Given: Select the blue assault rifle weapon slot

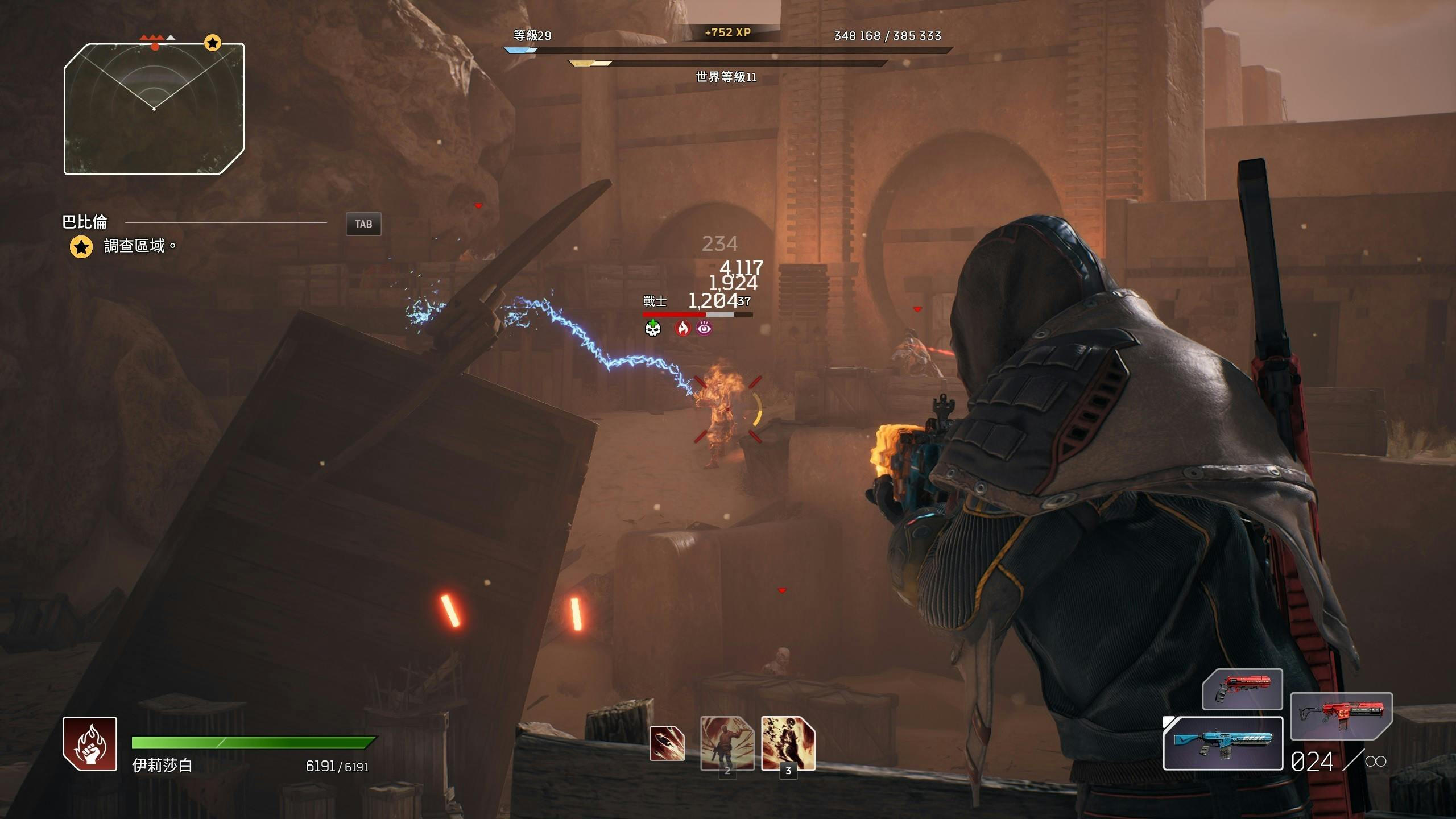Looking at the screenshot, I should click(1223, 743).
